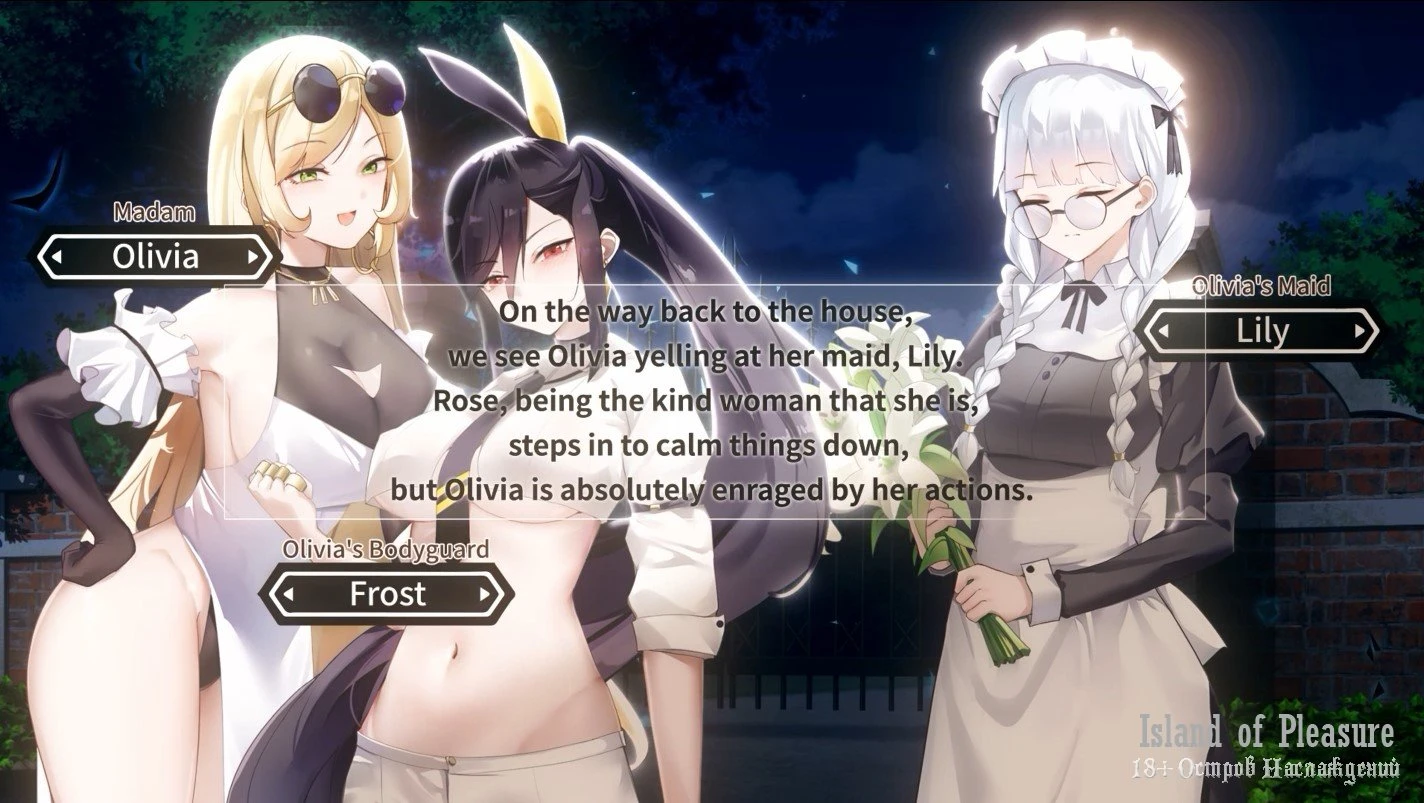This screenshot has height=803, width=1424.
Task: Click the left arrow beside Lily
Action: pos(1166,332)
